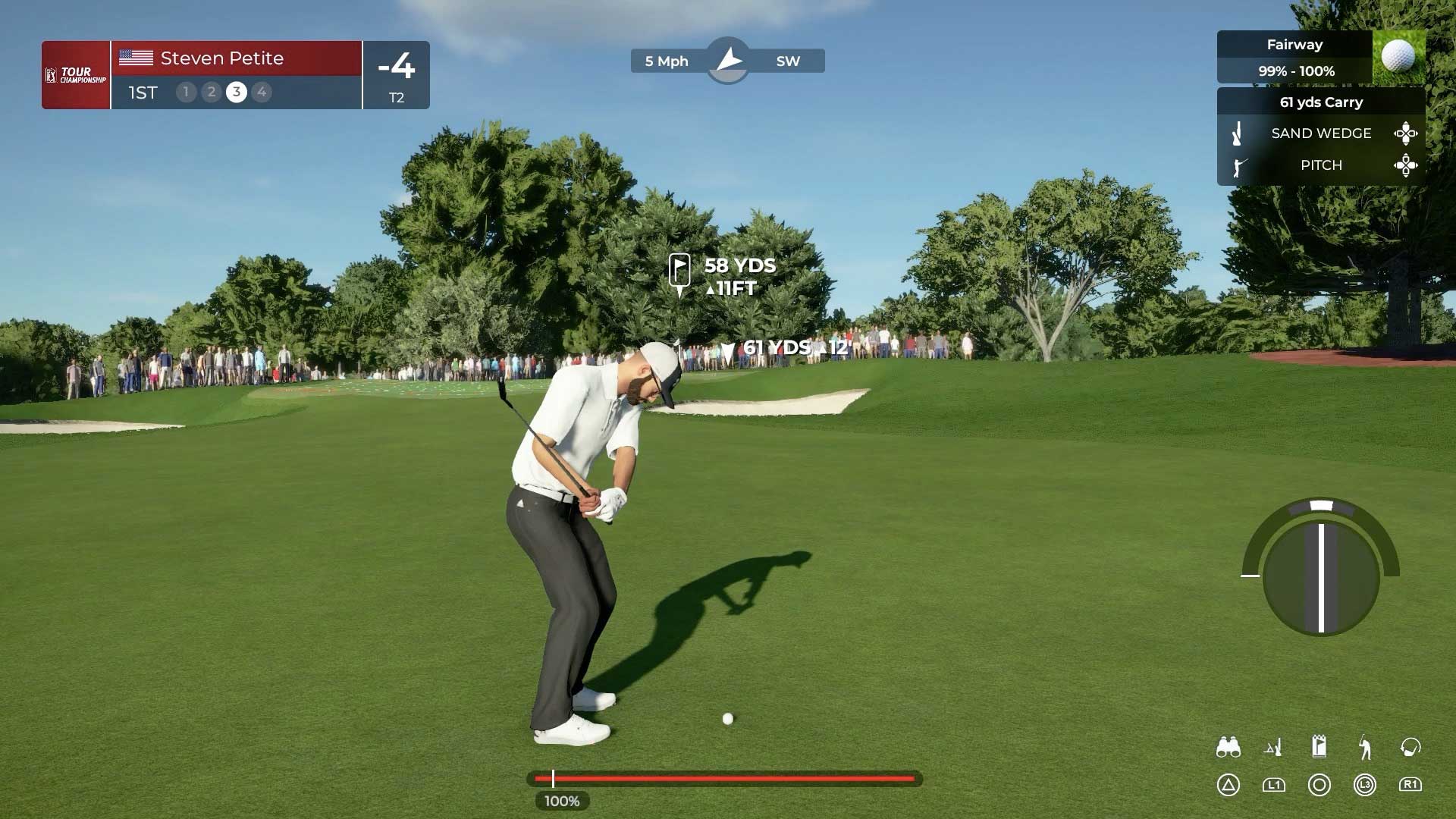Viewport: 1456px width, 819px height.
Task: Select the practice swing golfer icon
Action: tap(1365, 747)
